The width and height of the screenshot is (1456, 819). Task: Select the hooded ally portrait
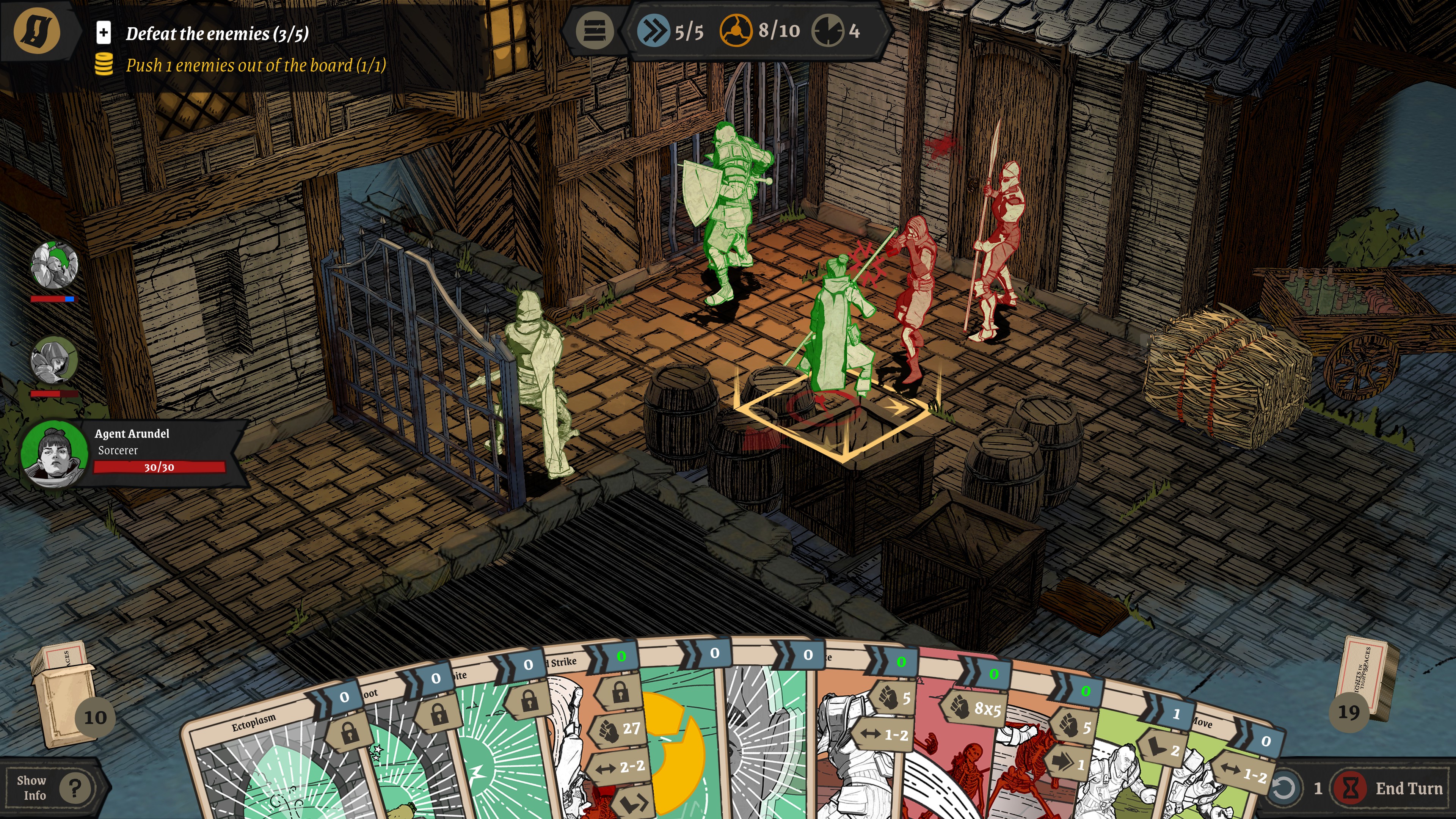[54, 361]
